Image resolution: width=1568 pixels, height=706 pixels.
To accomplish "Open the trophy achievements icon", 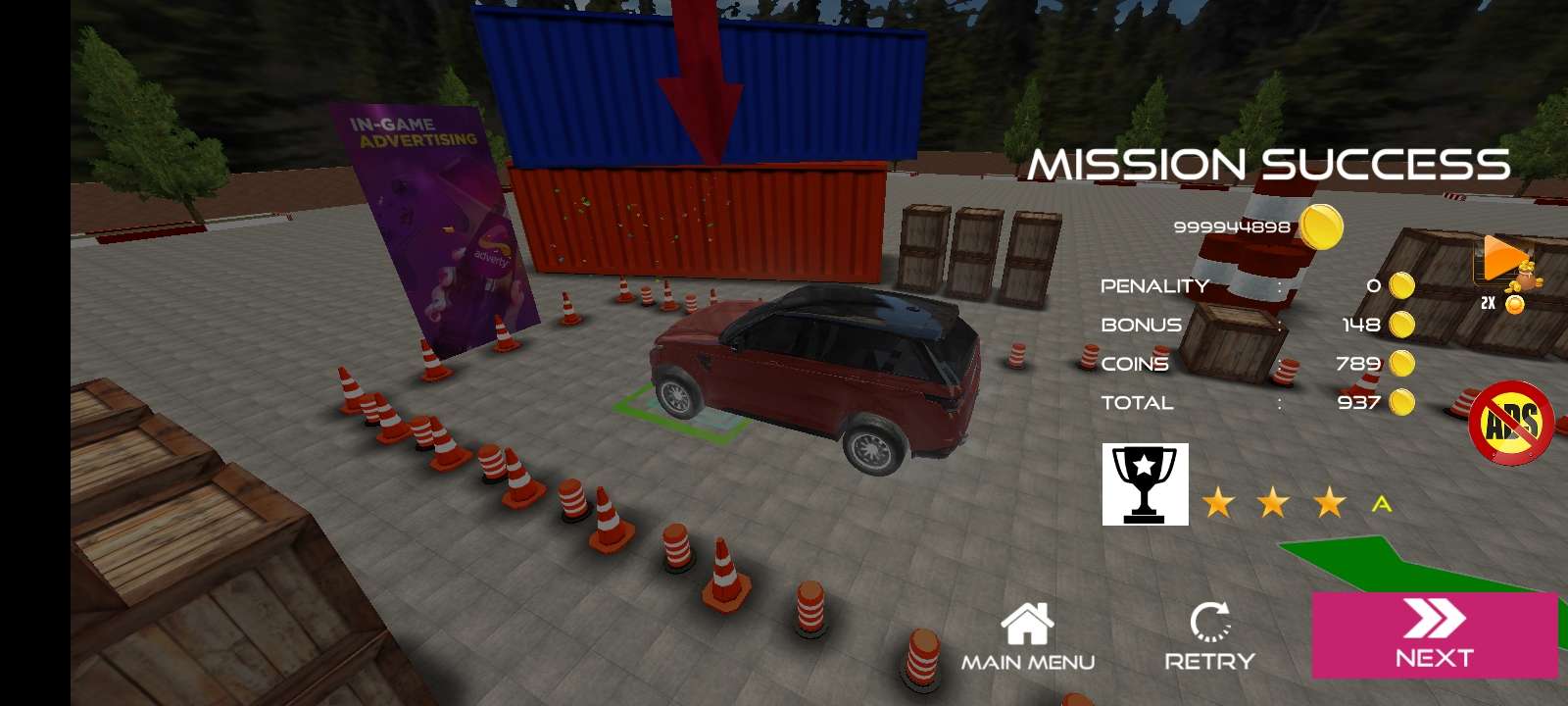I will (1145, 484).
